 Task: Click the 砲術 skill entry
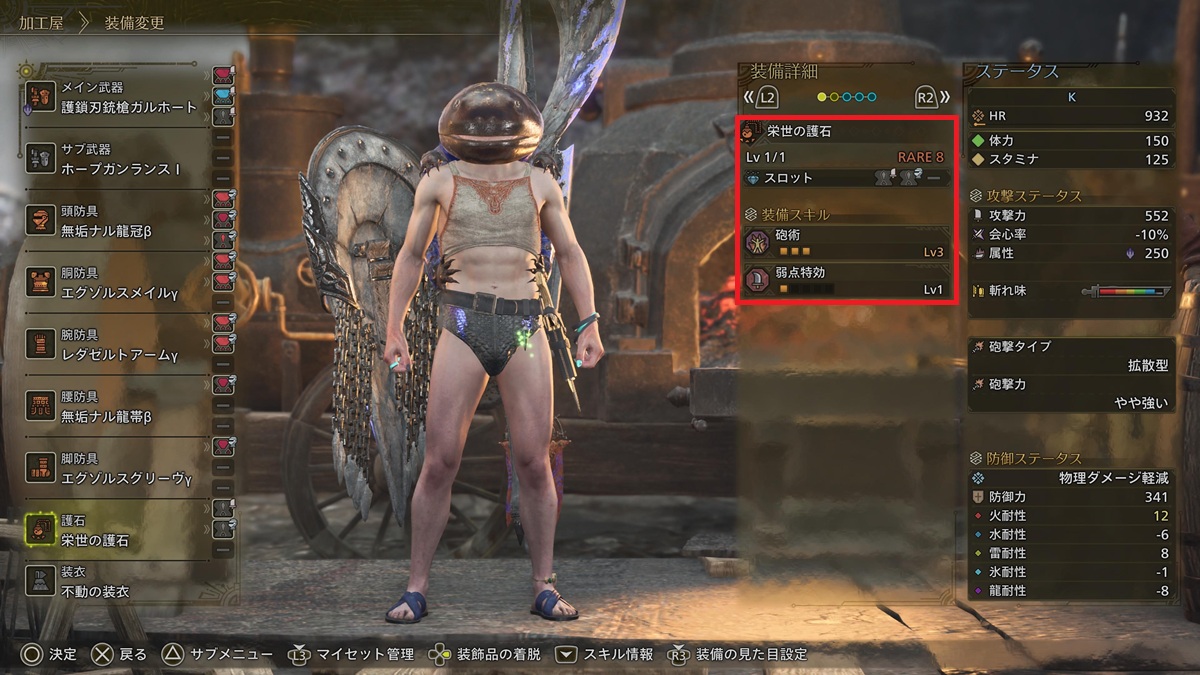[x=845, y=243]
